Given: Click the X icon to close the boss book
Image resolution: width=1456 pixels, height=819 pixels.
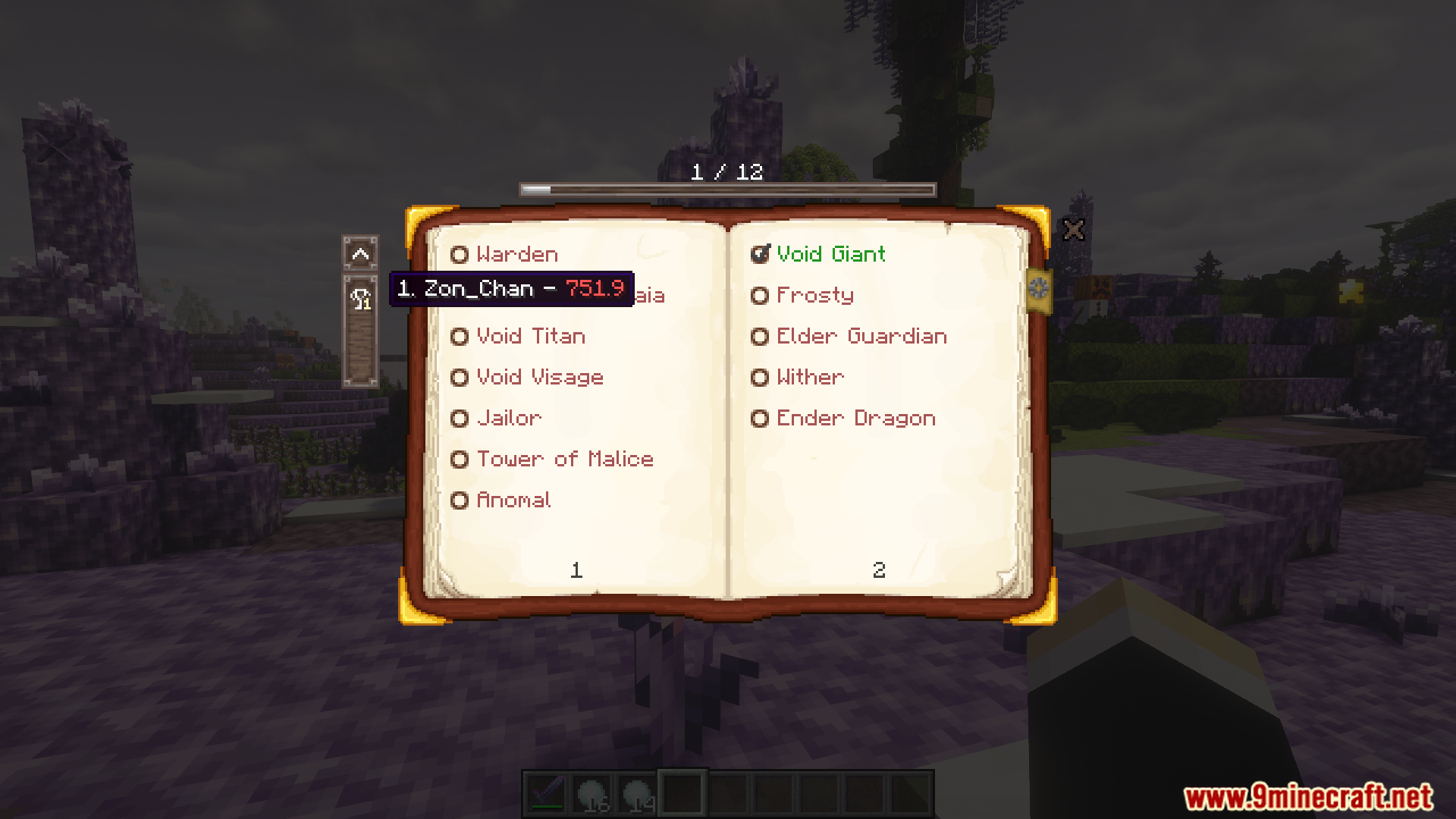Looking at the screenshot, I should click(1074, 229).
